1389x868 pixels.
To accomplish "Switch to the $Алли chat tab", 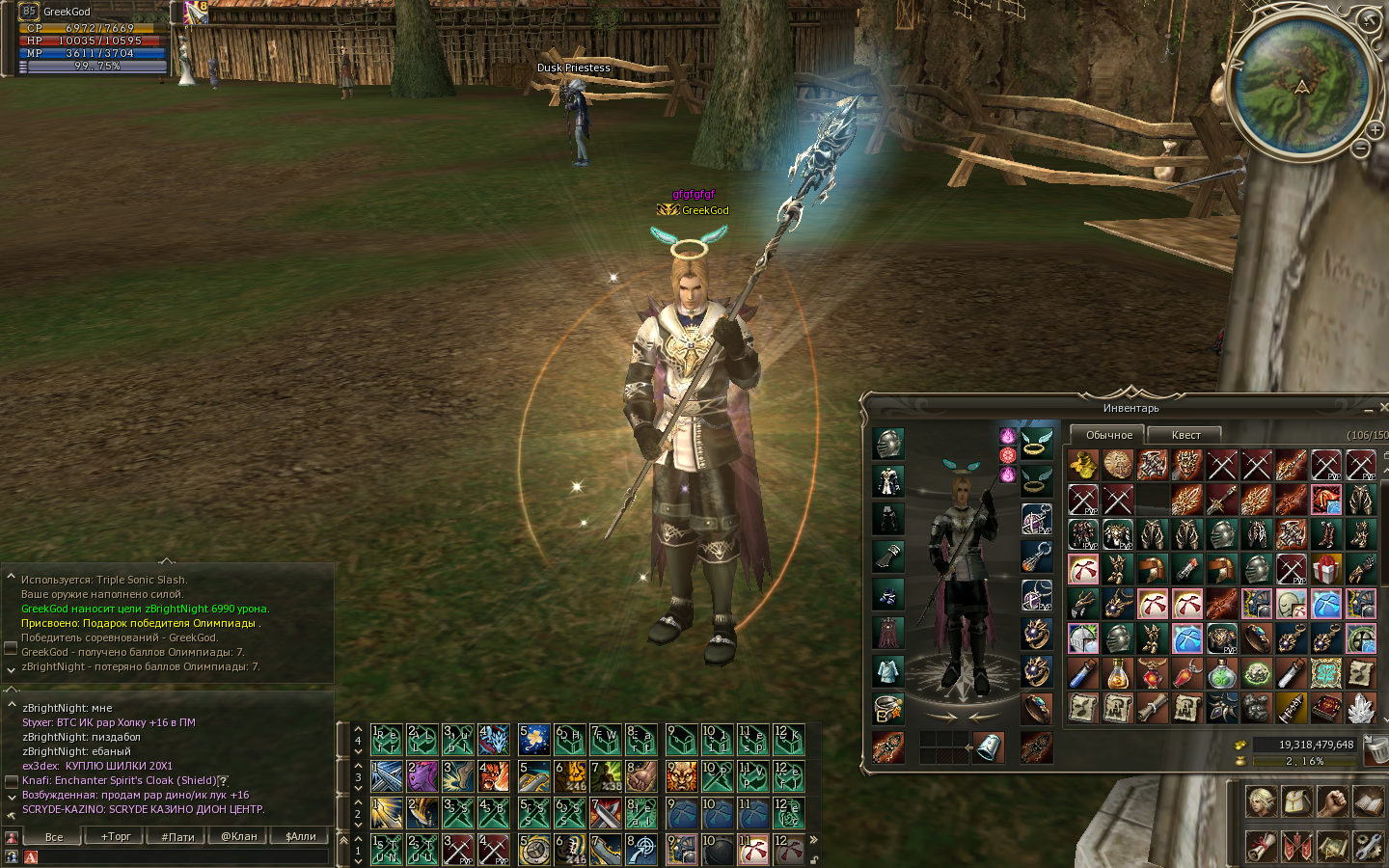I will [300, 836].
